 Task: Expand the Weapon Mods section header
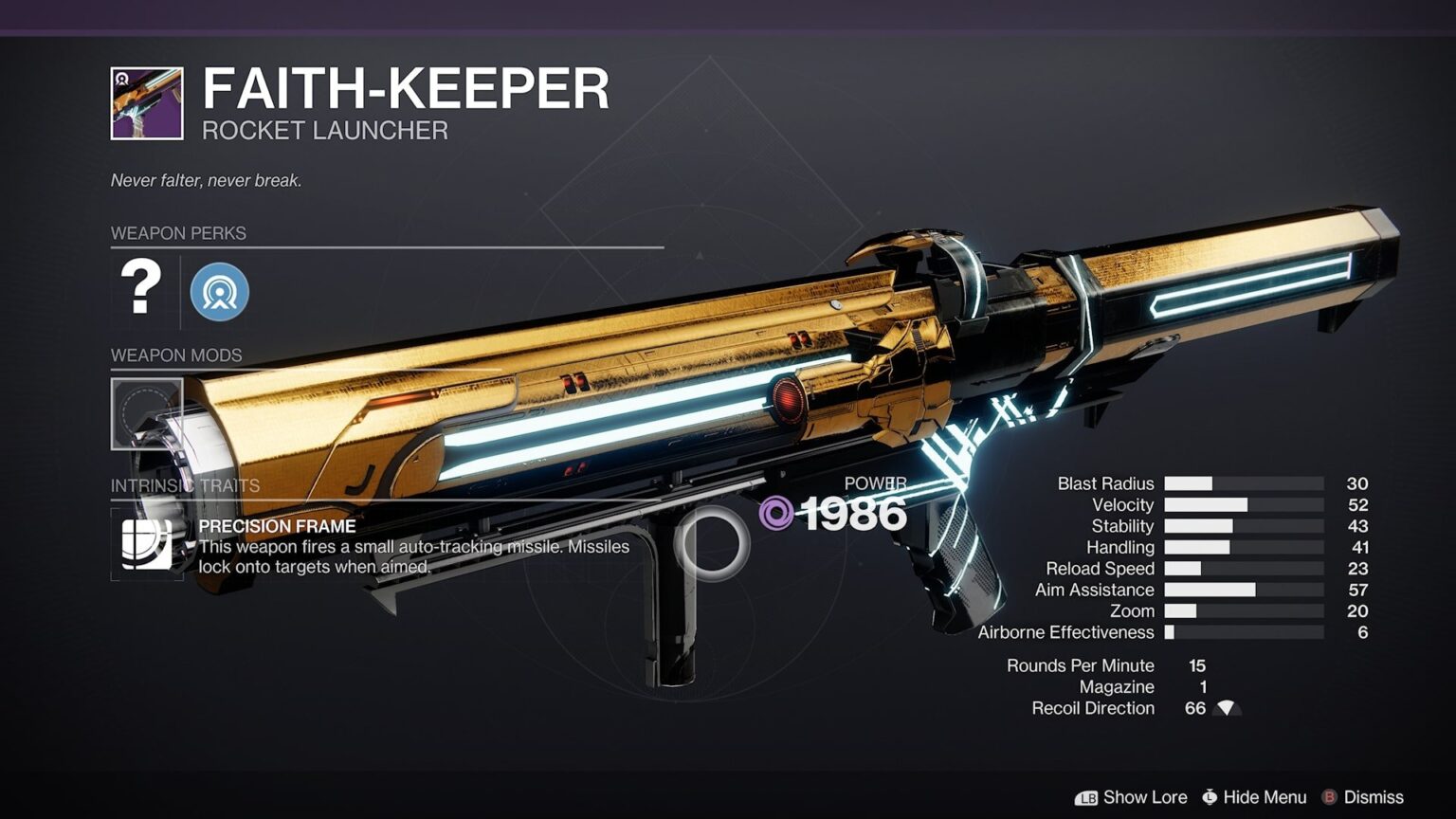176,355
